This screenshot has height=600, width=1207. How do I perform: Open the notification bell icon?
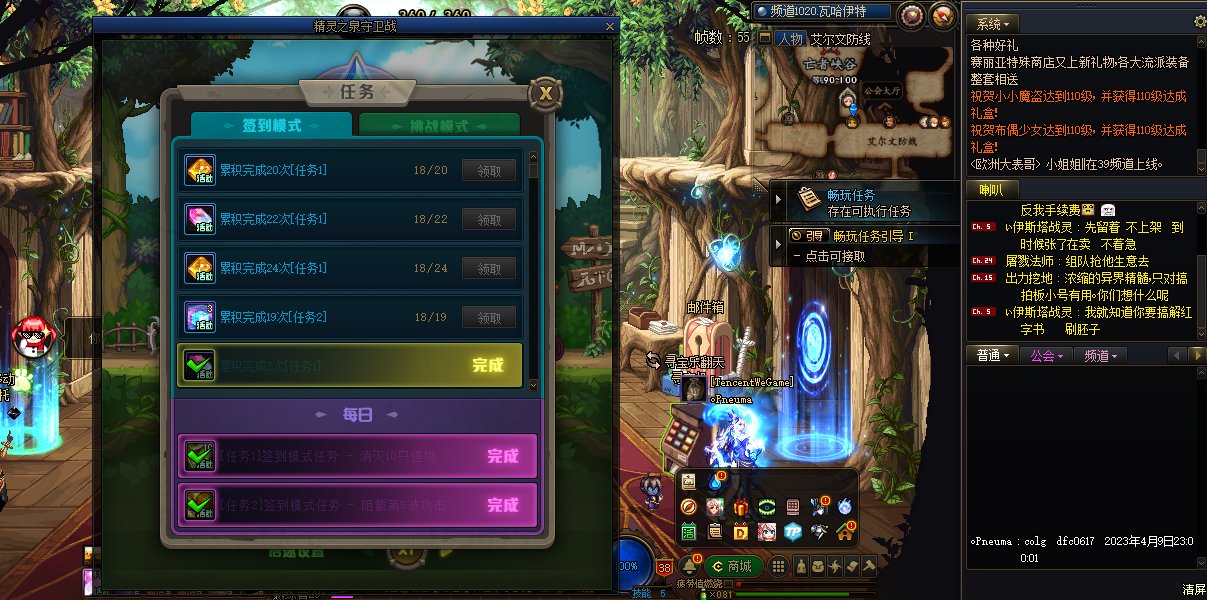pyautogui.click(x=689, y=566)
